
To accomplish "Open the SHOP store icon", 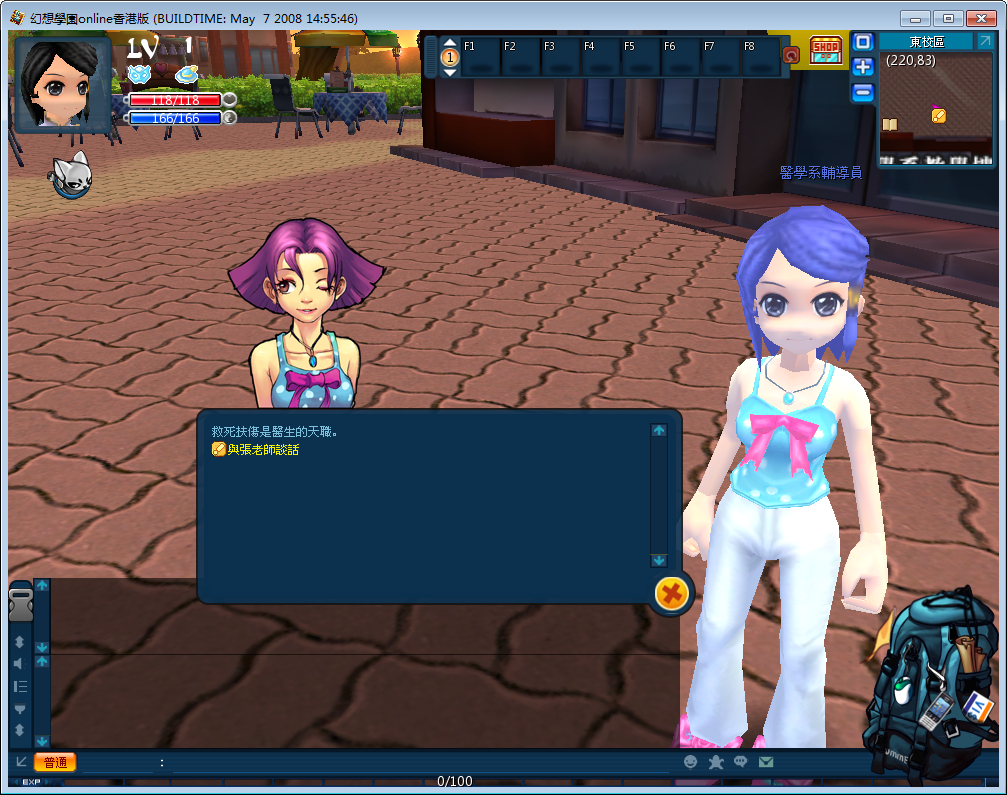I will tap(825, 50).
